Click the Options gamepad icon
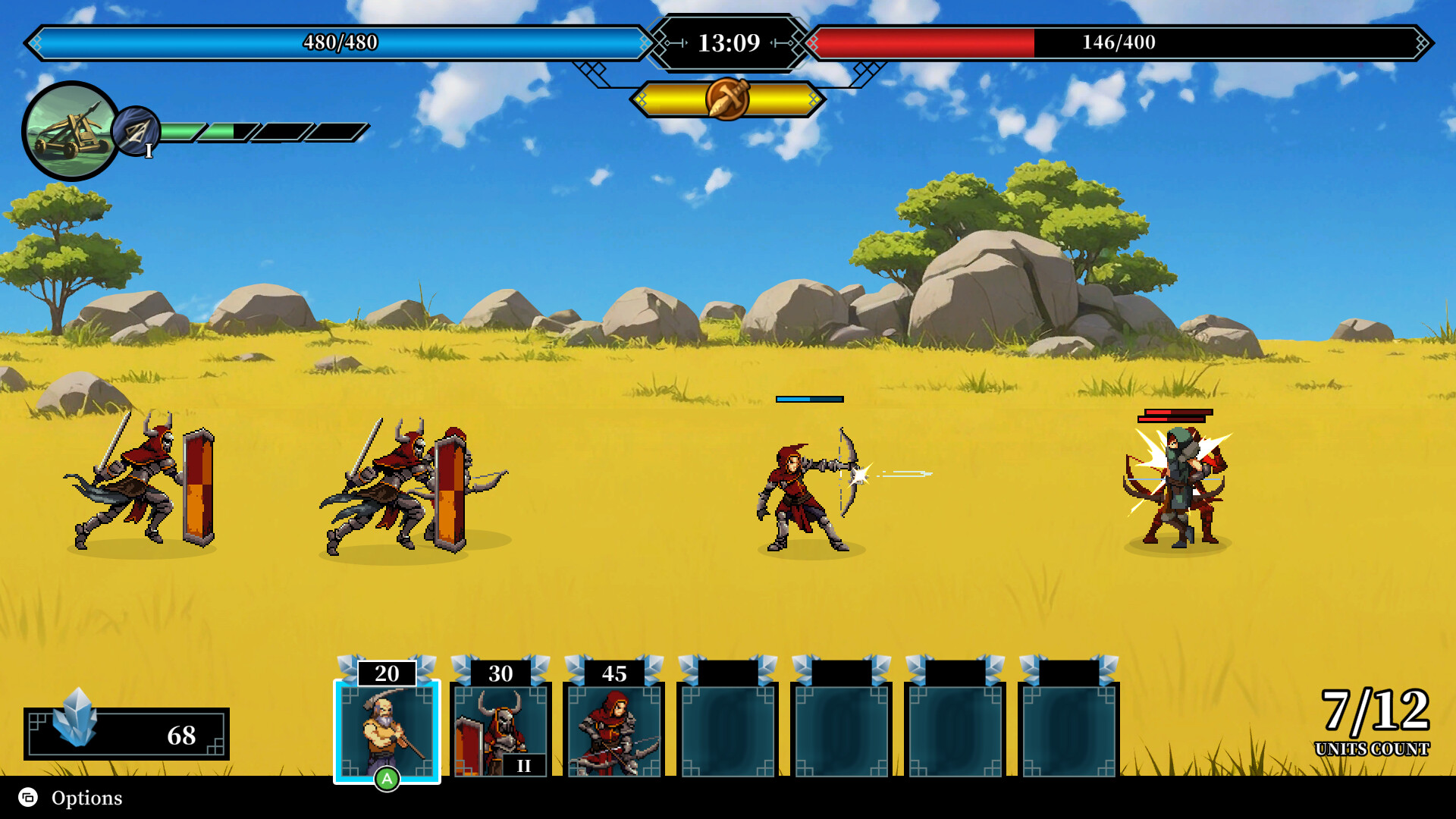 click(27, 798)
